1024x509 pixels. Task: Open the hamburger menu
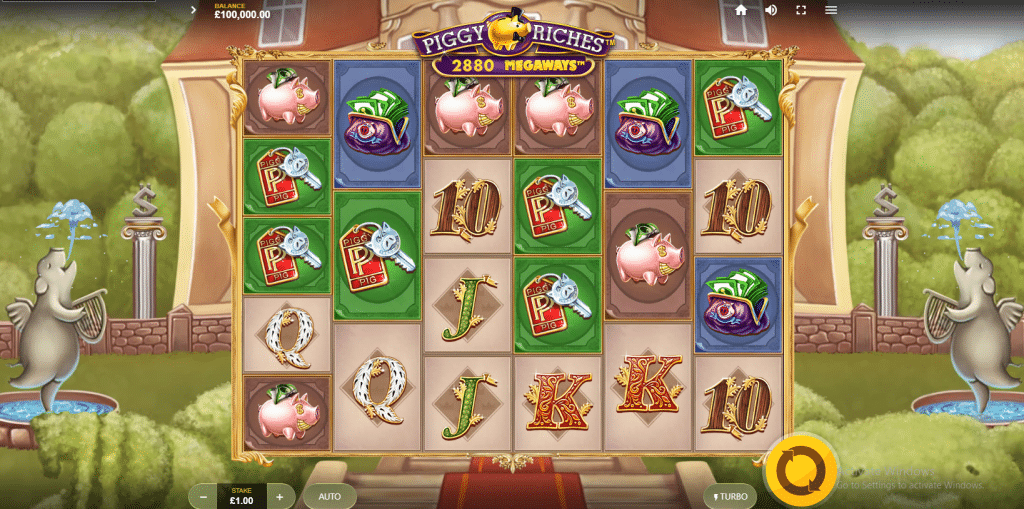pos(831,10)
